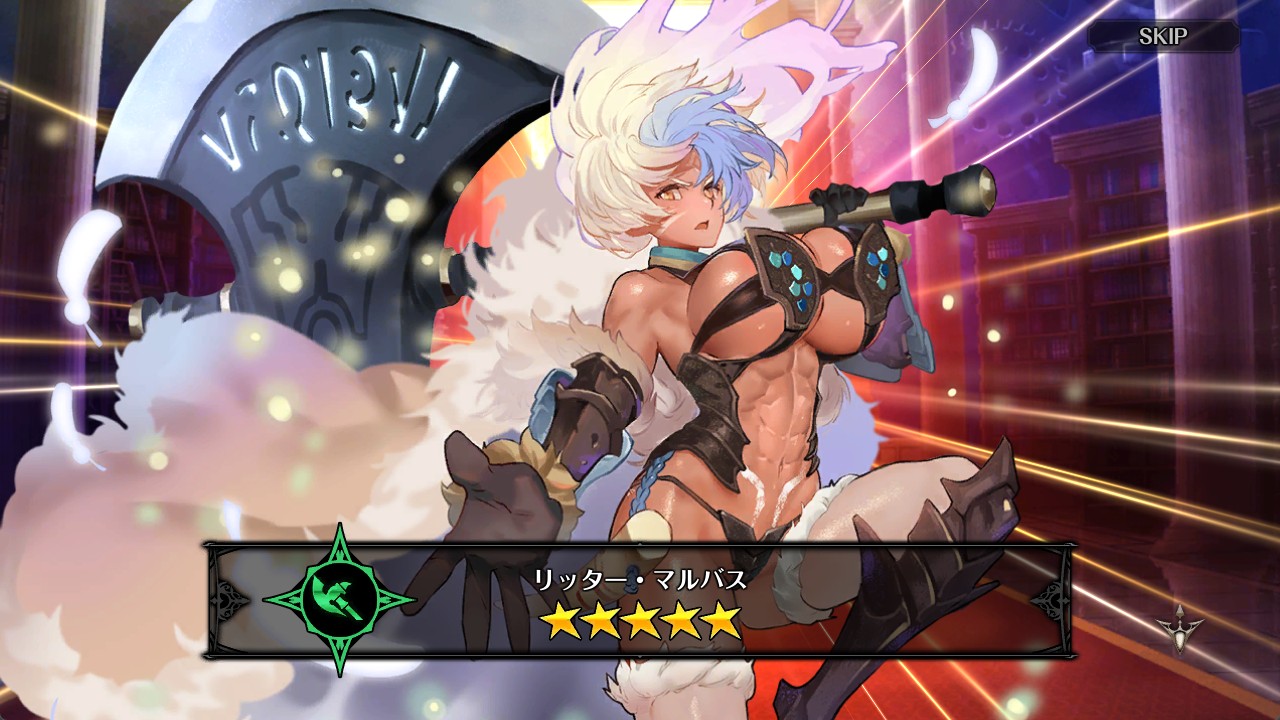This screenshot has width=1280, height=720.
Task: Skip the summon reveal animation
Action: [x=1163, y=37]
